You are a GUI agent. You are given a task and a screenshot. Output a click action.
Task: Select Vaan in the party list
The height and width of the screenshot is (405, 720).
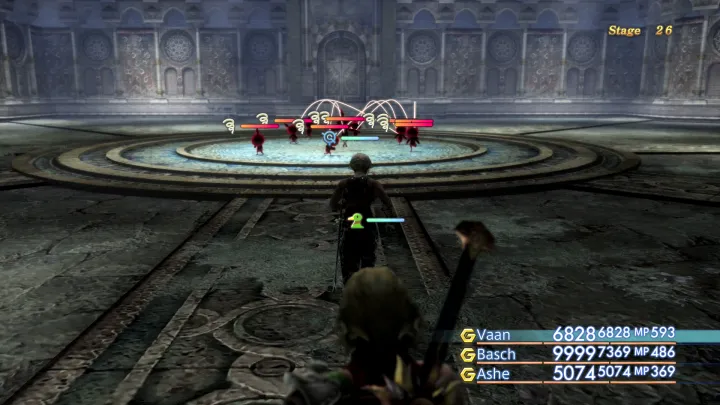click(495, 335)
